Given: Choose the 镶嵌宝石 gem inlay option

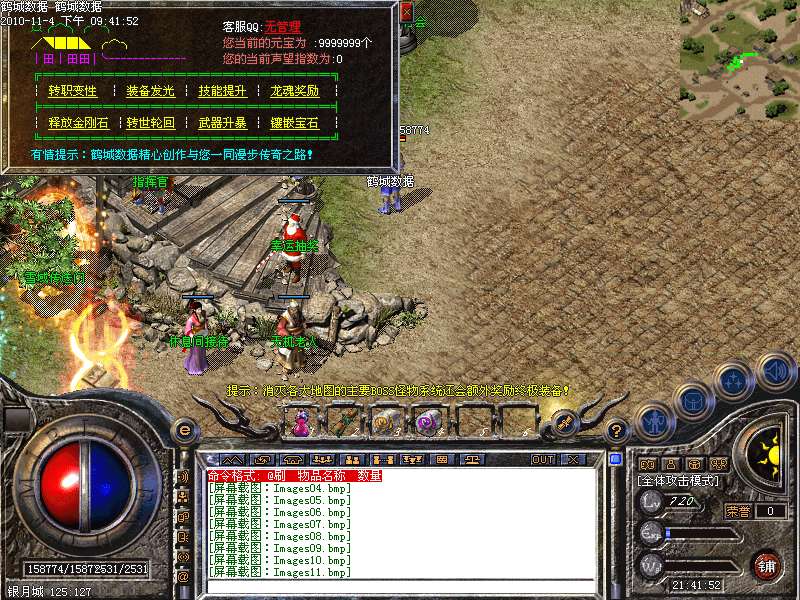Looking at the screenshot, I should pyautogui.click(x=294, y=123).
